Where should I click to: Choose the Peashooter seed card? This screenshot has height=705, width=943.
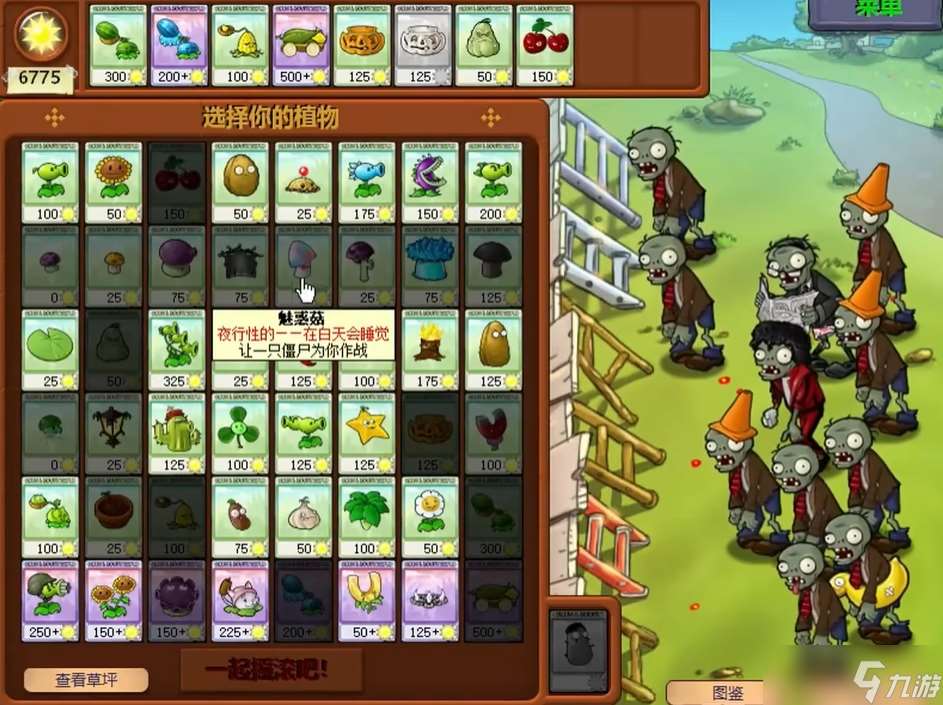(49, 181)
